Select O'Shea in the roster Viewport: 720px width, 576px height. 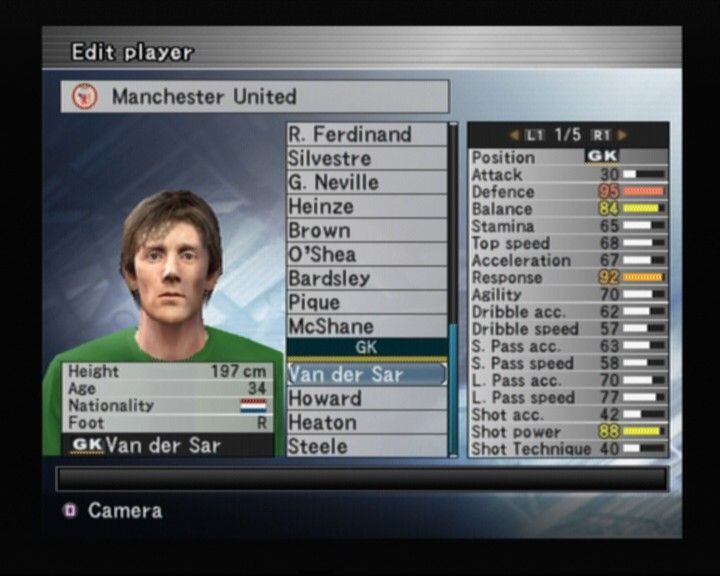click(x=365, y=254)
